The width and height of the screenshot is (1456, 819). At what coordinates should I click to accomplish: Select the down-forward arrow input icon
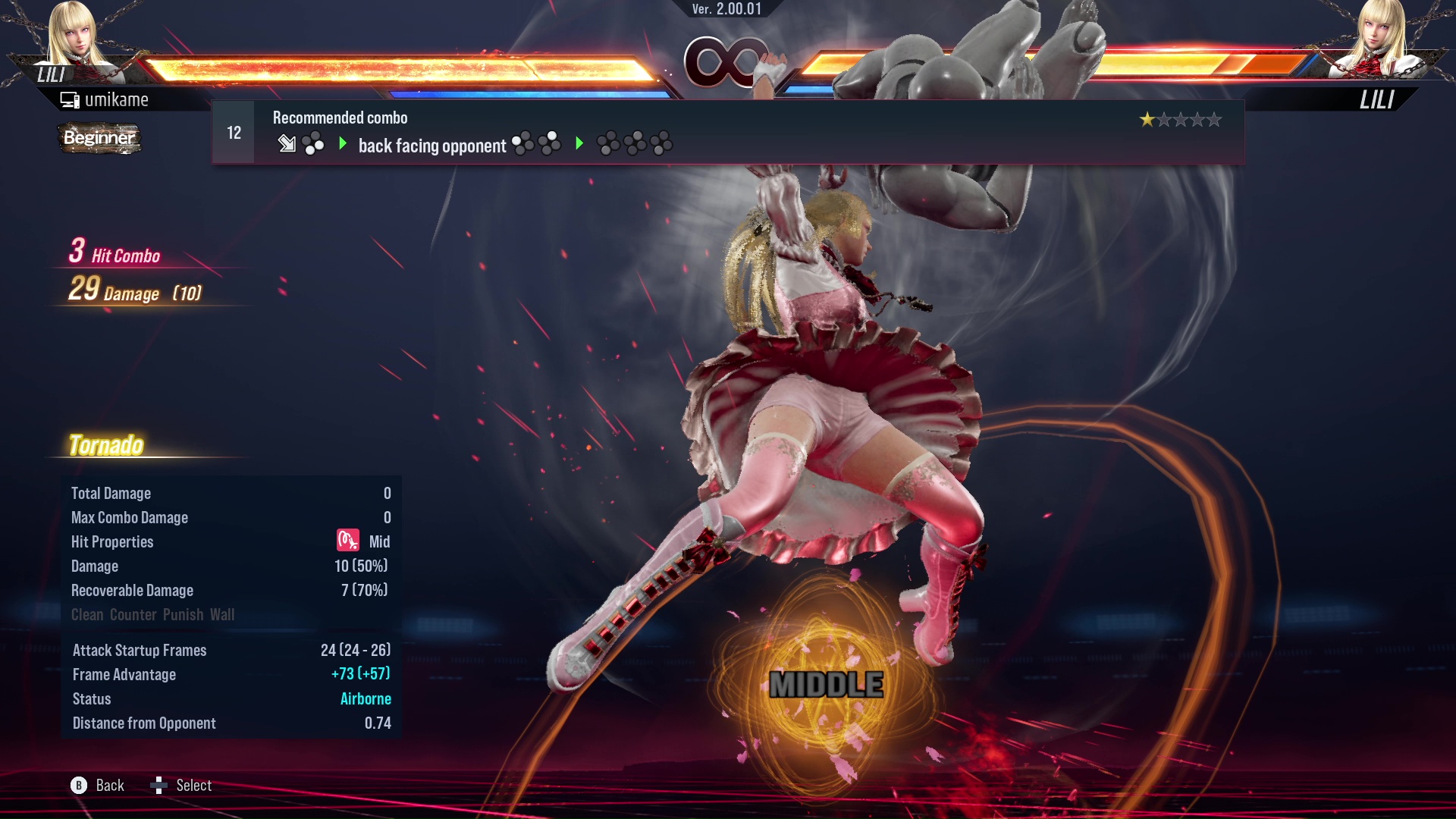coord(287,144)
